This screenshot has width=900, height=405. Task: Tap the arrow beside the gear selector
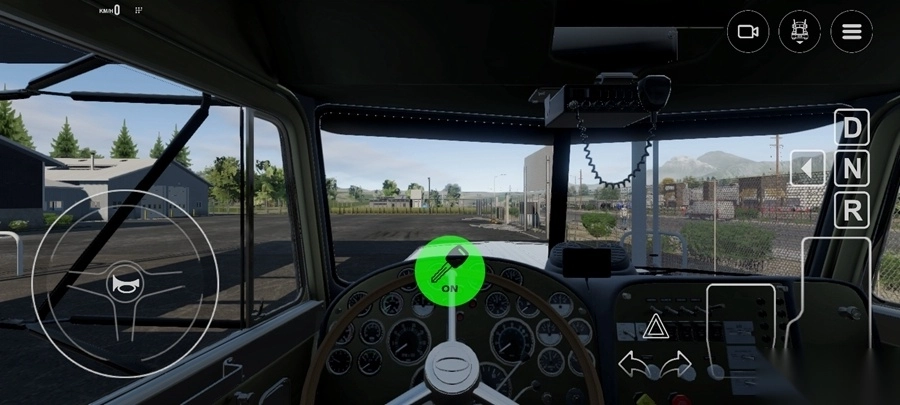point(807,168)
